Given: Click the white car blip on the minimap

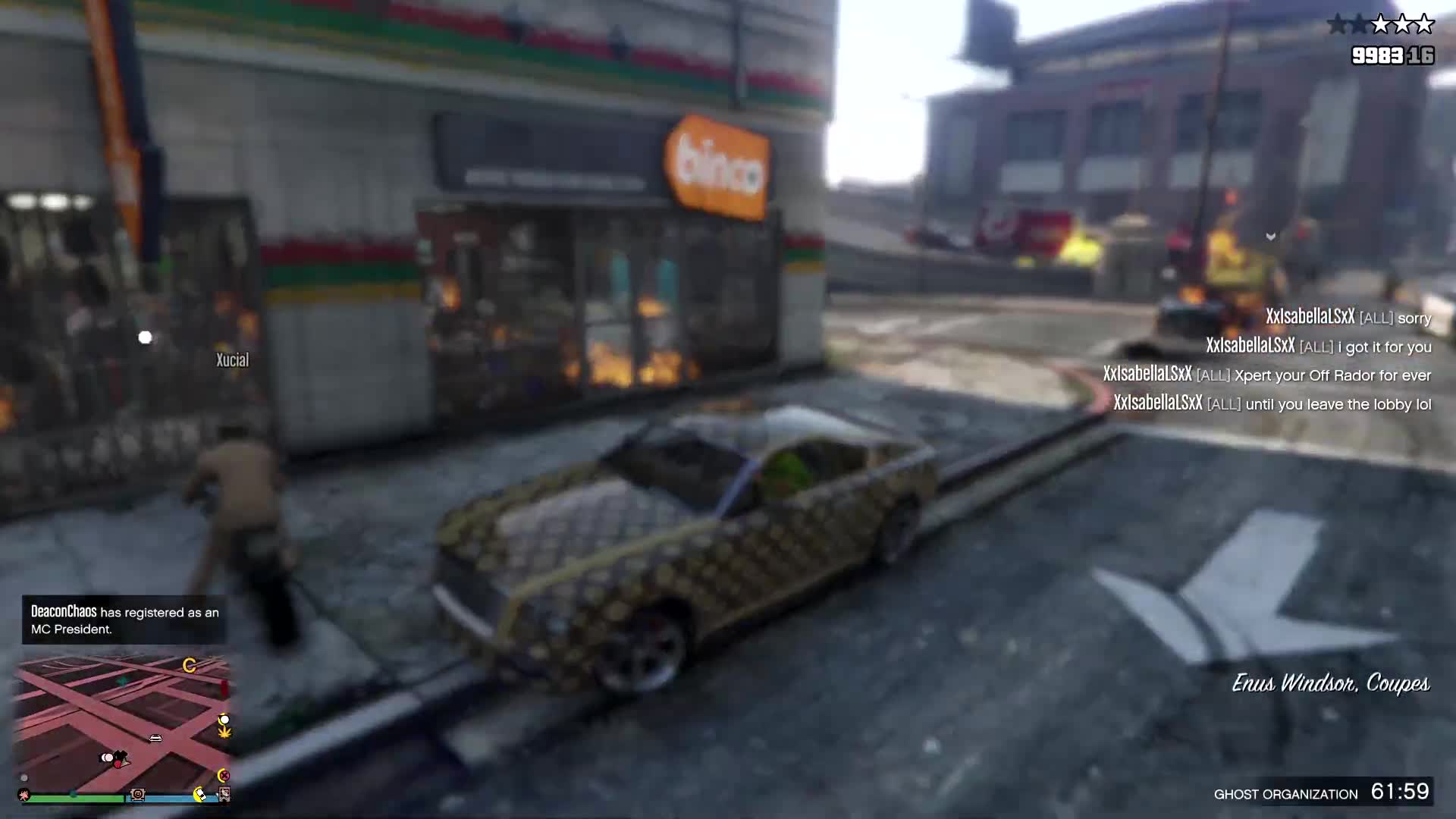Looking at the screenshot, I should pyautogui.click(x=154, y=738).
